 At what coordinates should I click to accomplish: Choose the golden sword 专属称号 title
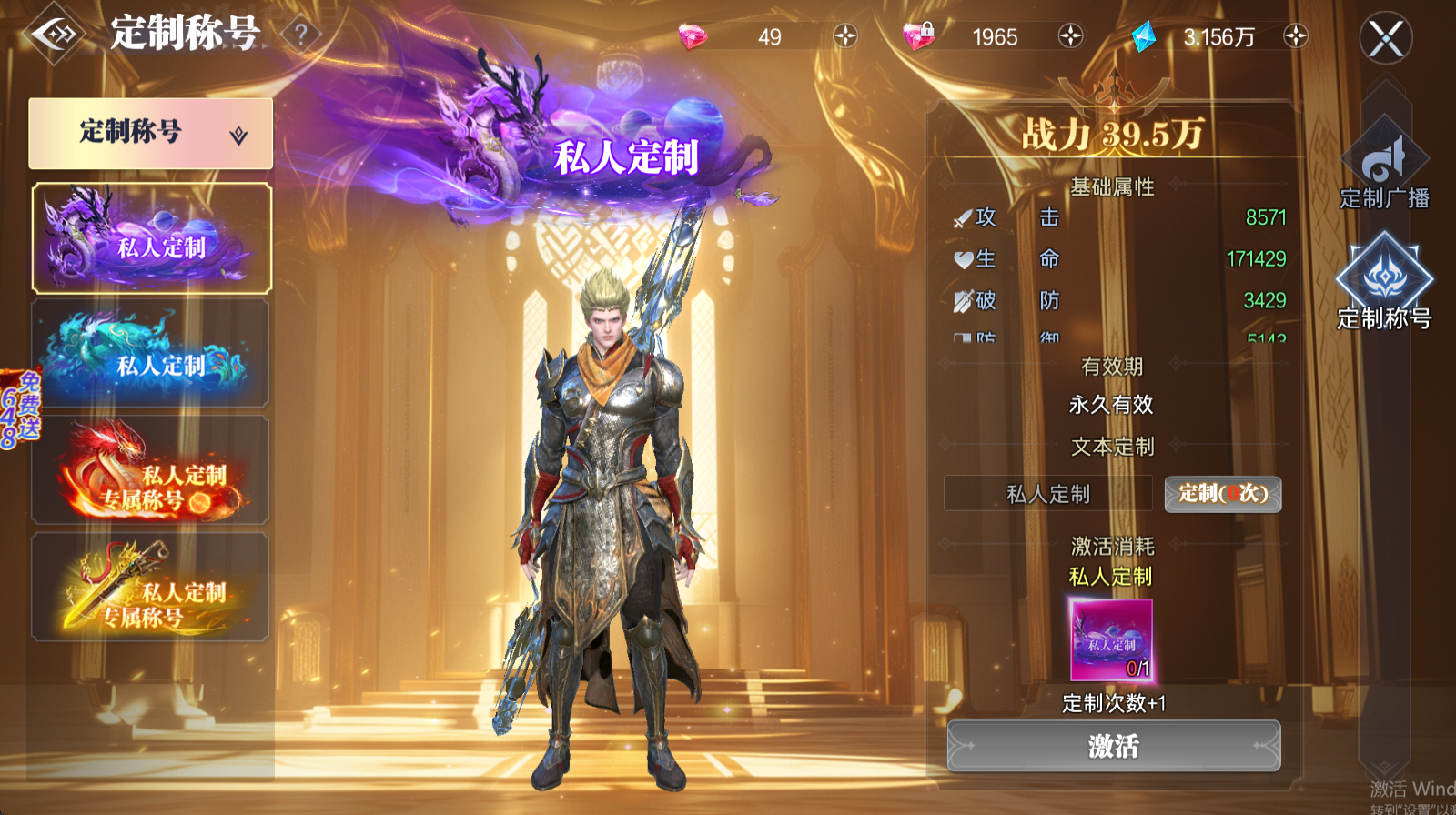151,588
